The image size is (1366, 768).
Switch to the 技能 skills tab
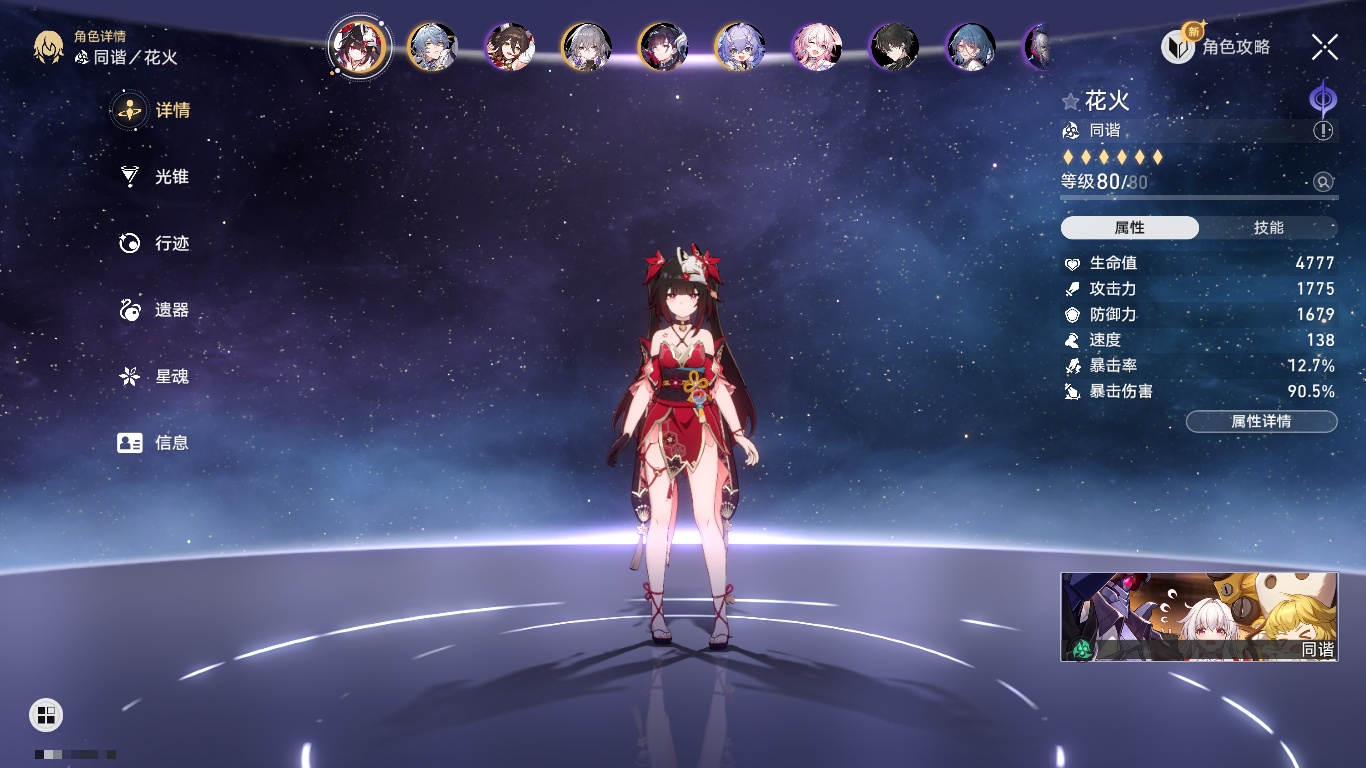pyautogui.click(x=1268, y=228)
